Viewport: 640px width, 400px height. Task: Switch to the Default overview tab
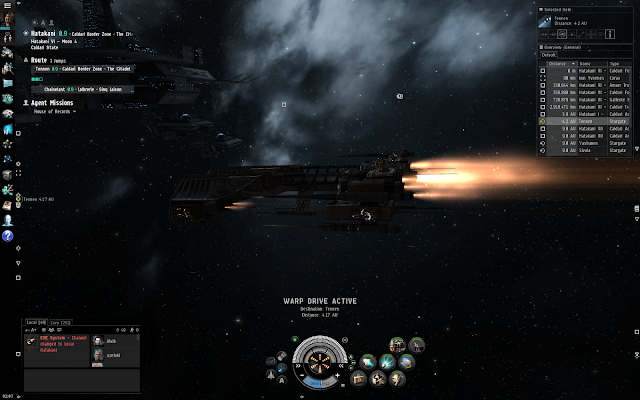(549, 54)
